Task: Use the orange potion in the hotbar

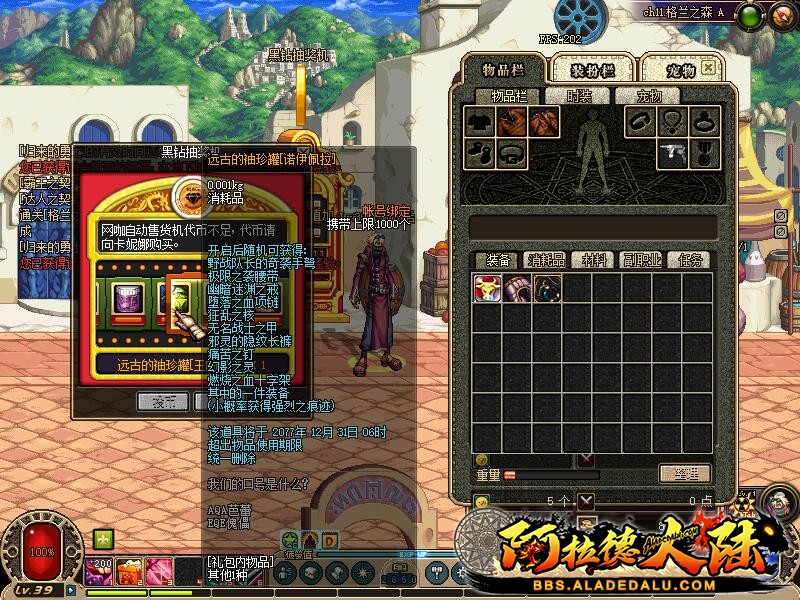Action: (x=129, y=572)
